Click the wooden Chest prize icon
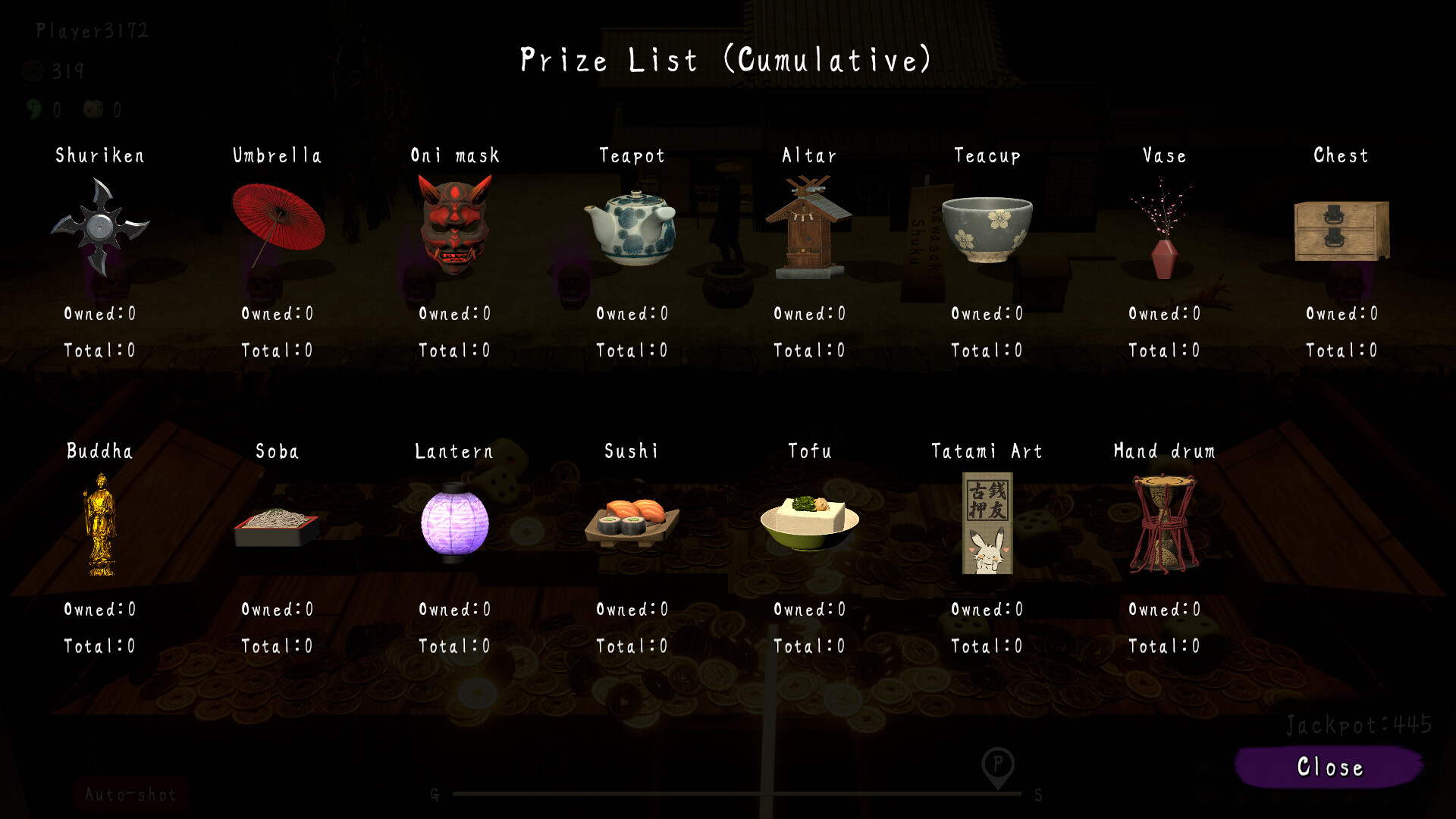Screen dimensions: 1456x819 1341,231
